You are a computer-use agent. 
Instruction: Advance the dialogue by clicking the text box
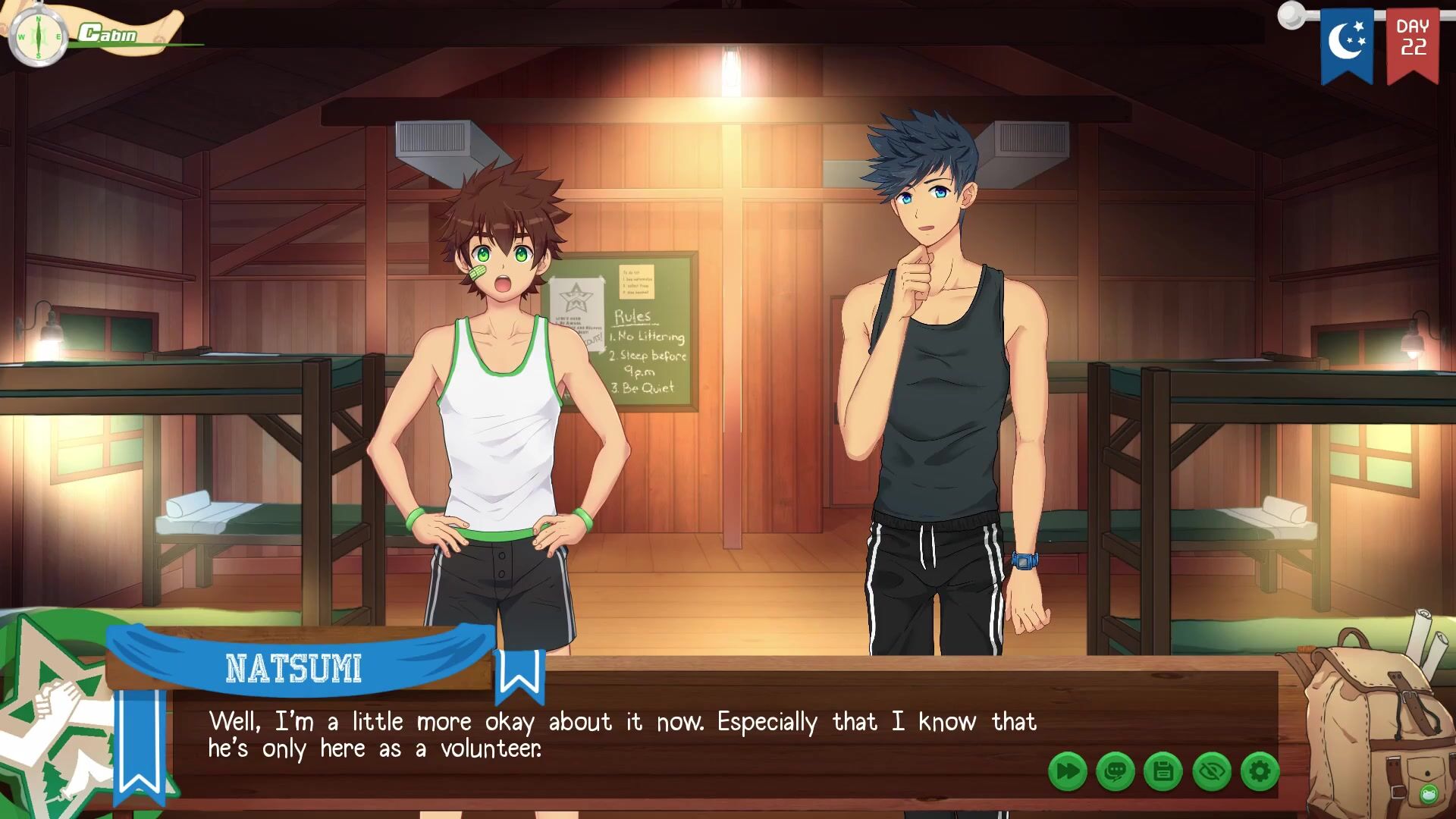tap(622, 736)
